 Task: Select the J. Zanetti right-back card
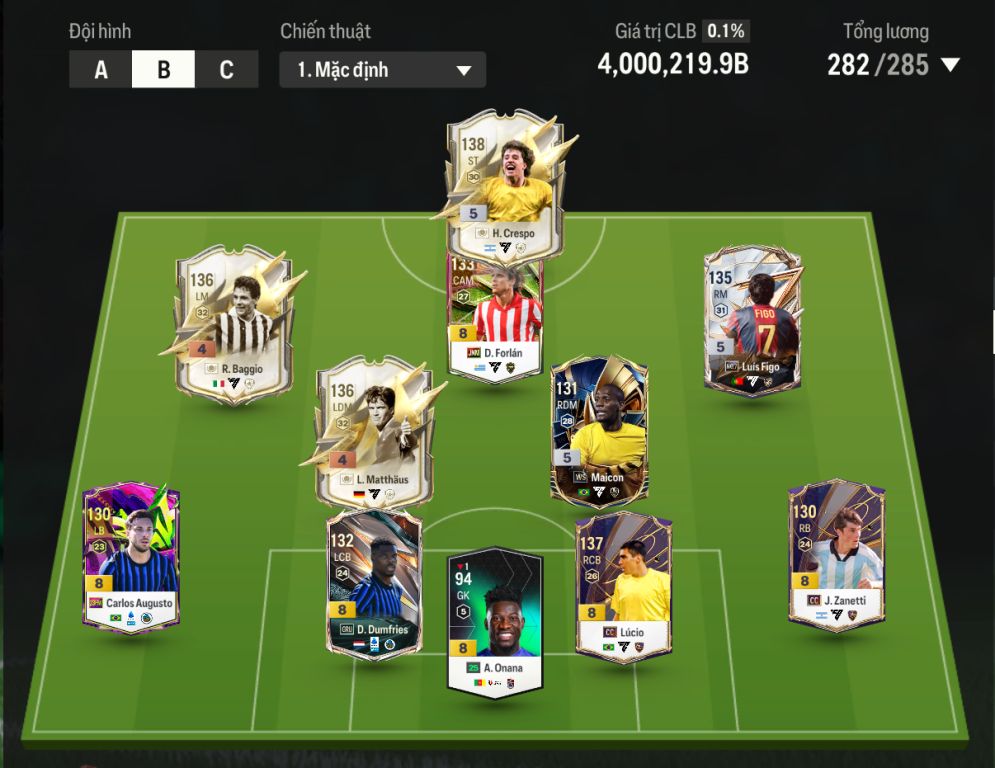point(835,555)
